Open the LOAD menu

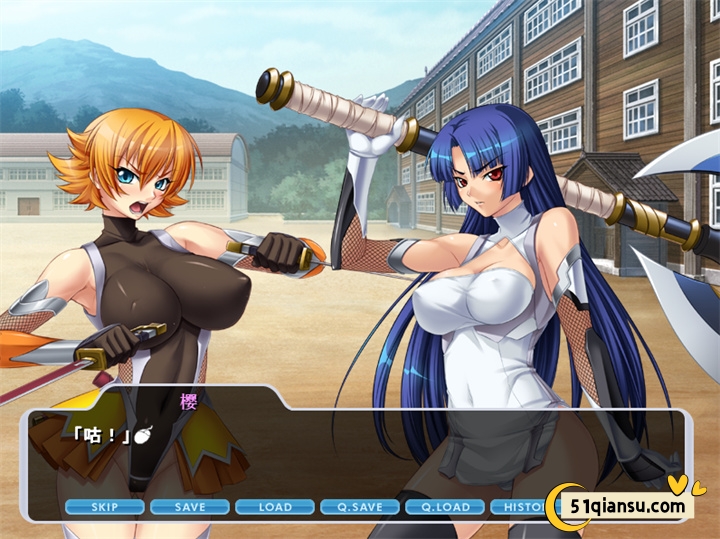click(275, 507)
